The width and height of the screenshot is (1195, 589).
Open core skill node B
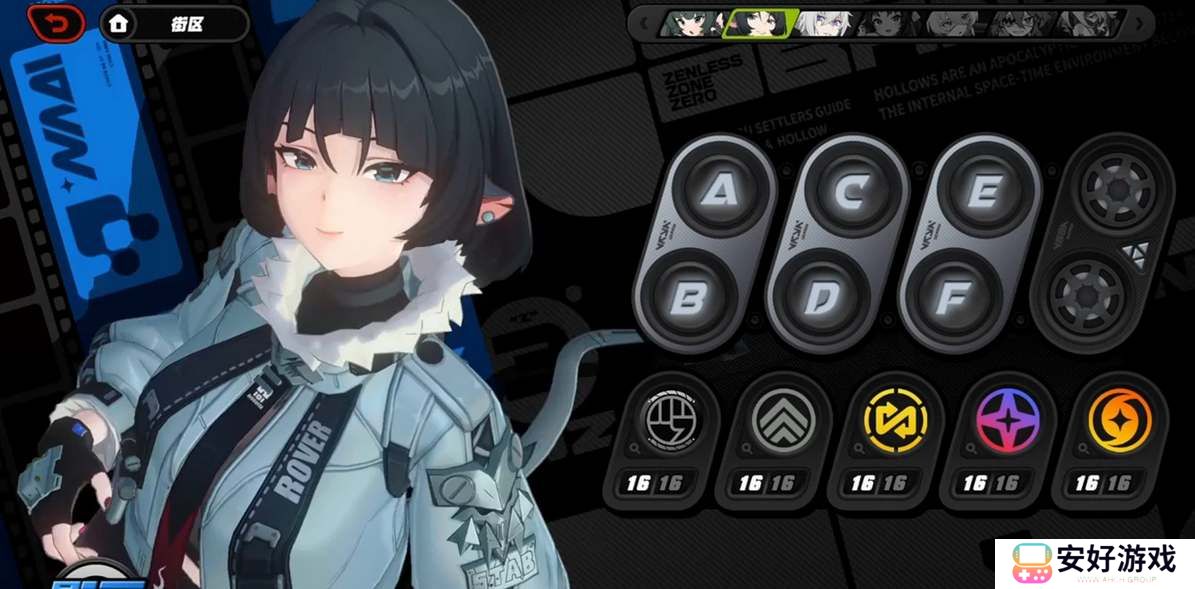(689, 295)
